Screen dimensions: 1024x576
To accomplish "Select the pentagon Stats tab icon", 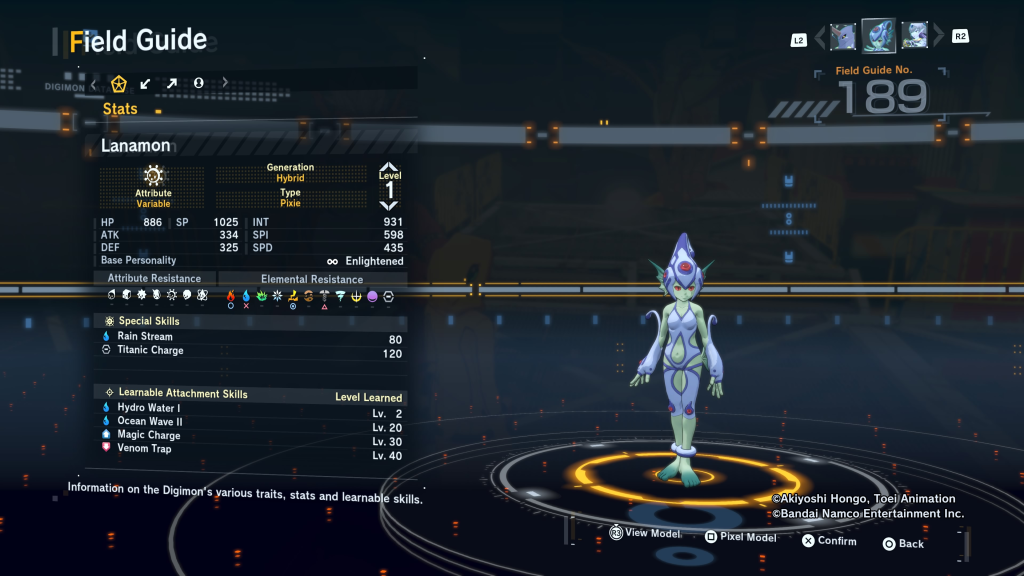I will pos(119,83).
